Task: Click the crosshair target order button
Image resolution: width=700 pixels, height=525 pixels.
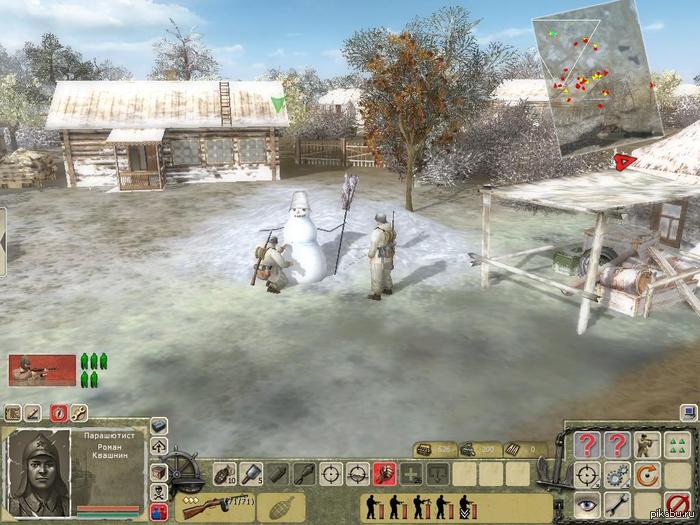Action: coord(588,475)
